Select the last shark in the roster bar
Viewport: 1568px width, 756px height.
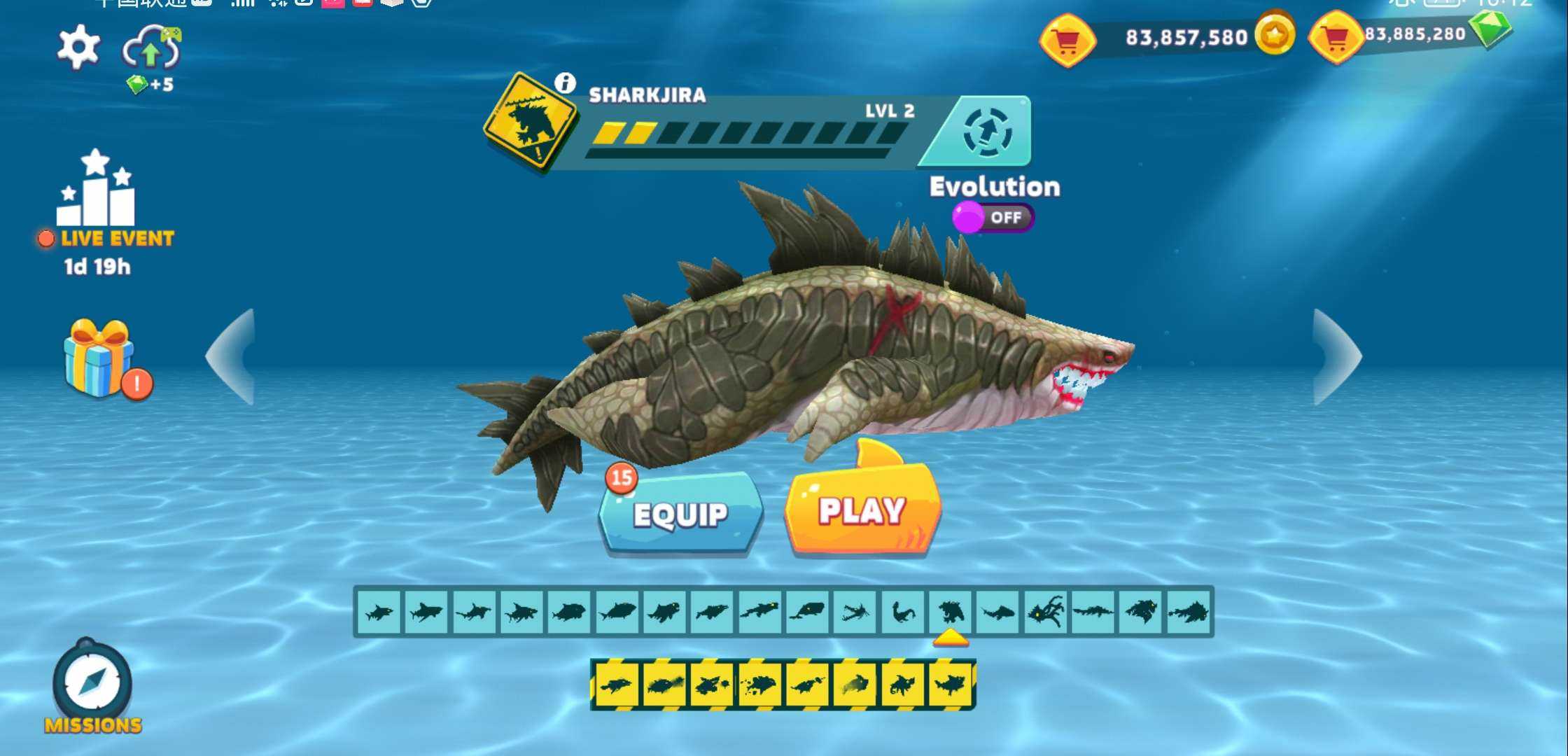(1189, 612)
